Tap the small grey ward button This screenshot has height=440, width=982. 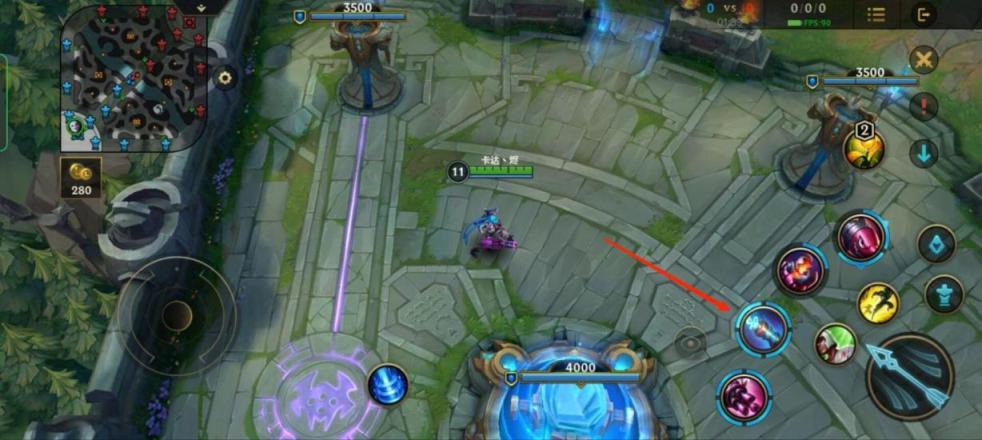[x=689, y=342]
